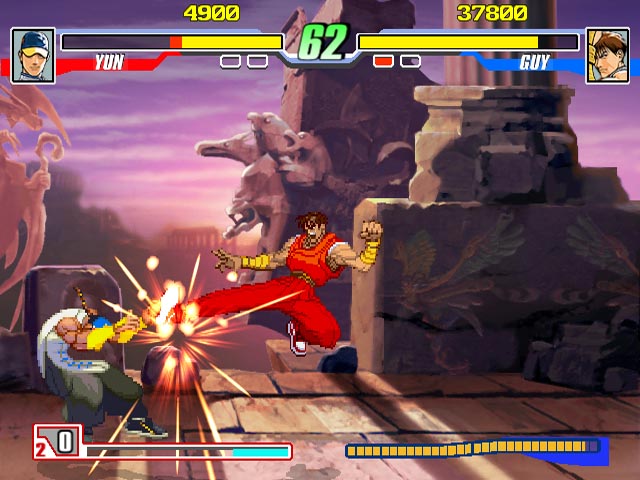
Task: Select Guy's character portrait
Action: [x=607, y=55]
